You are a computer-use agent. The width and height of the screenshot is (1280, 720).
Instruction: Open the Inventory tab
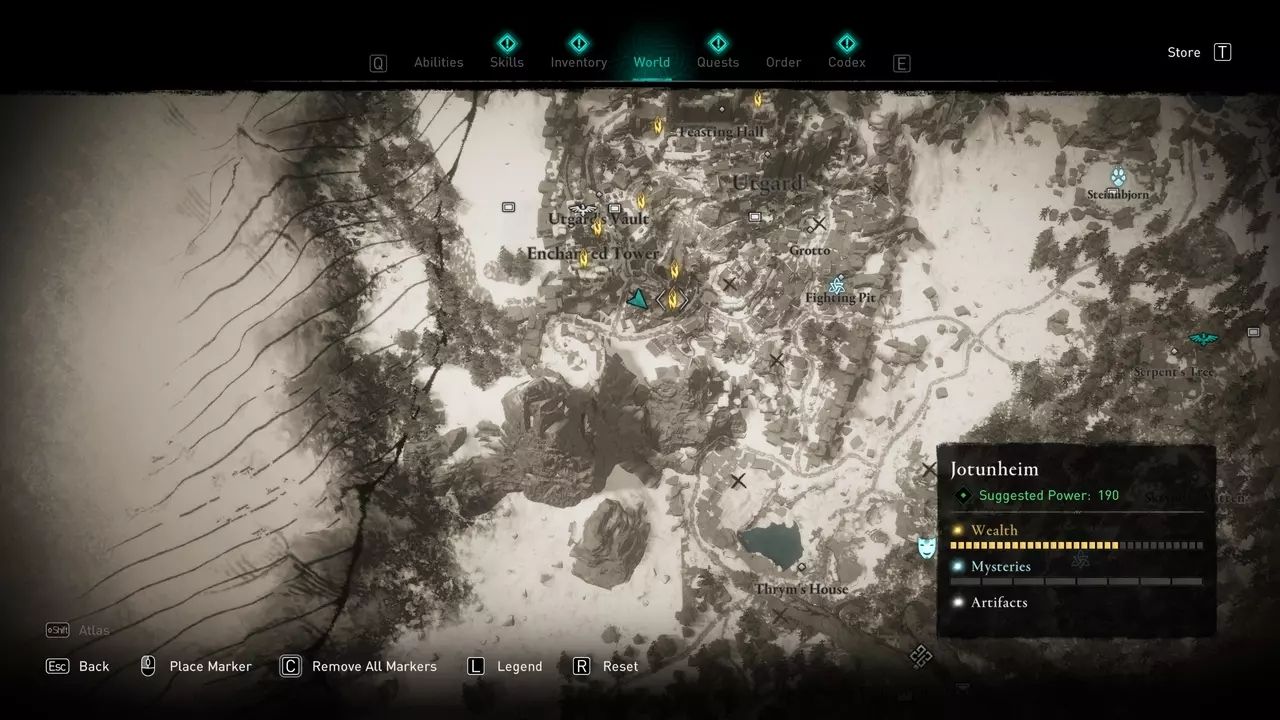(x=578, y=62)
